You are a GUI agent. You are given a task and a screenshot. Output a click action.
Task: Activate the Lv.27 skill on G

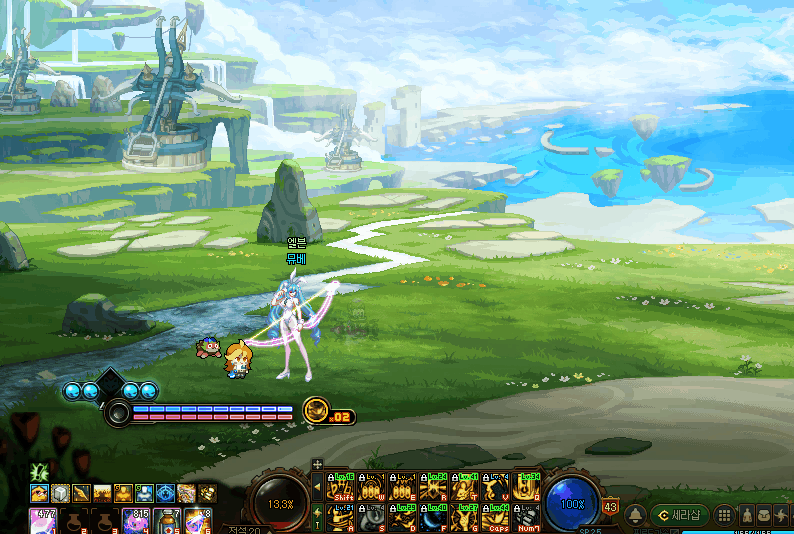(465, 517)
